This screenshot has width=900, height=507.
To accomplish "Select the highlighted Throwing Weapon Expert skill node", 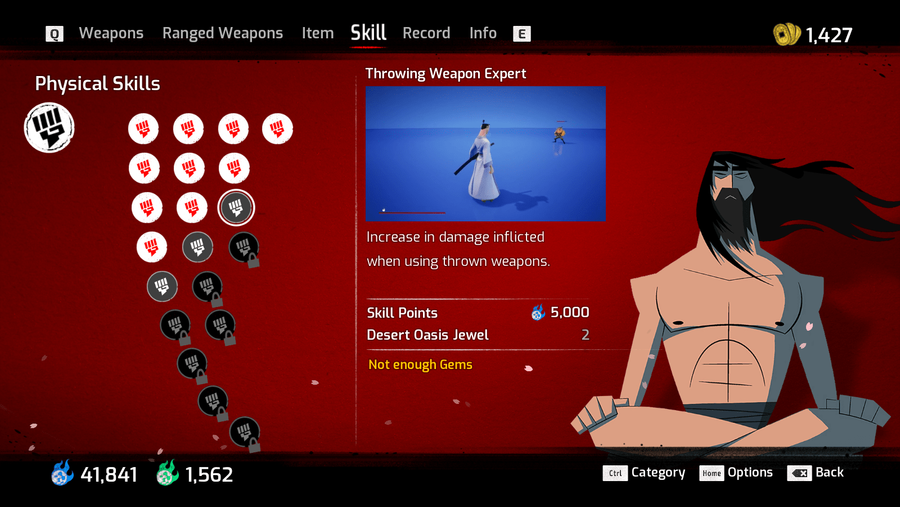I will coord(236,208).
